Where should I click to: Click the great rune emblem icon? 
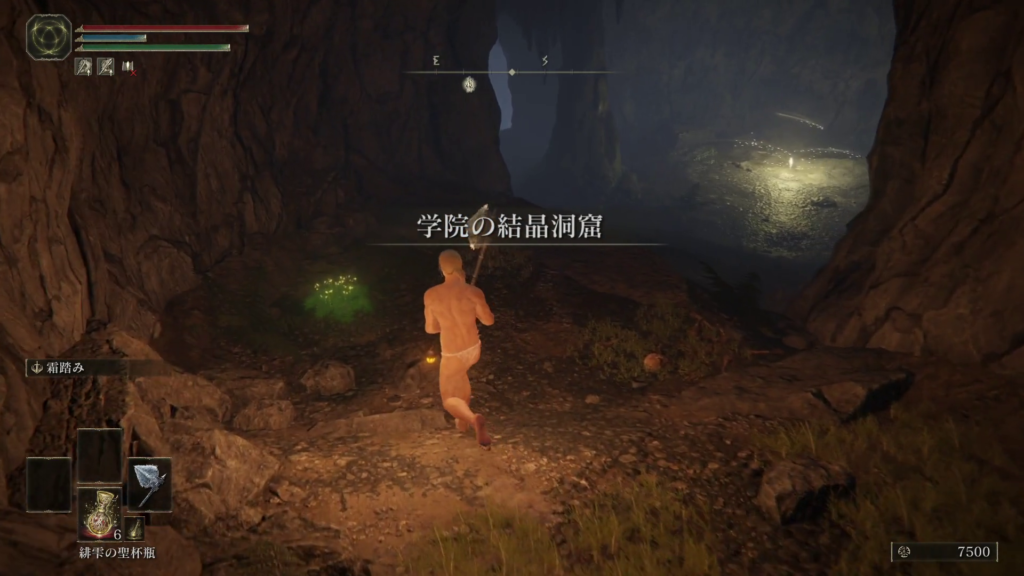(48, 37)
